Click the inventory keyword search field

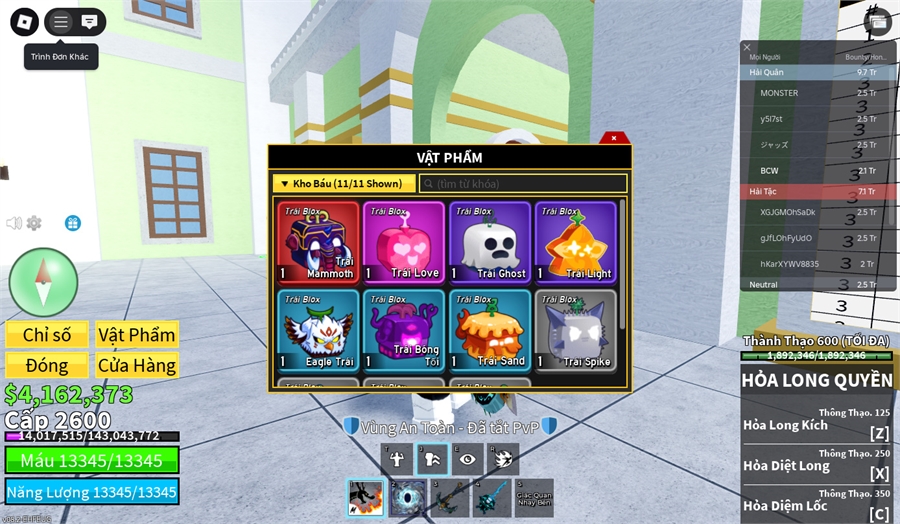[522, 184]
